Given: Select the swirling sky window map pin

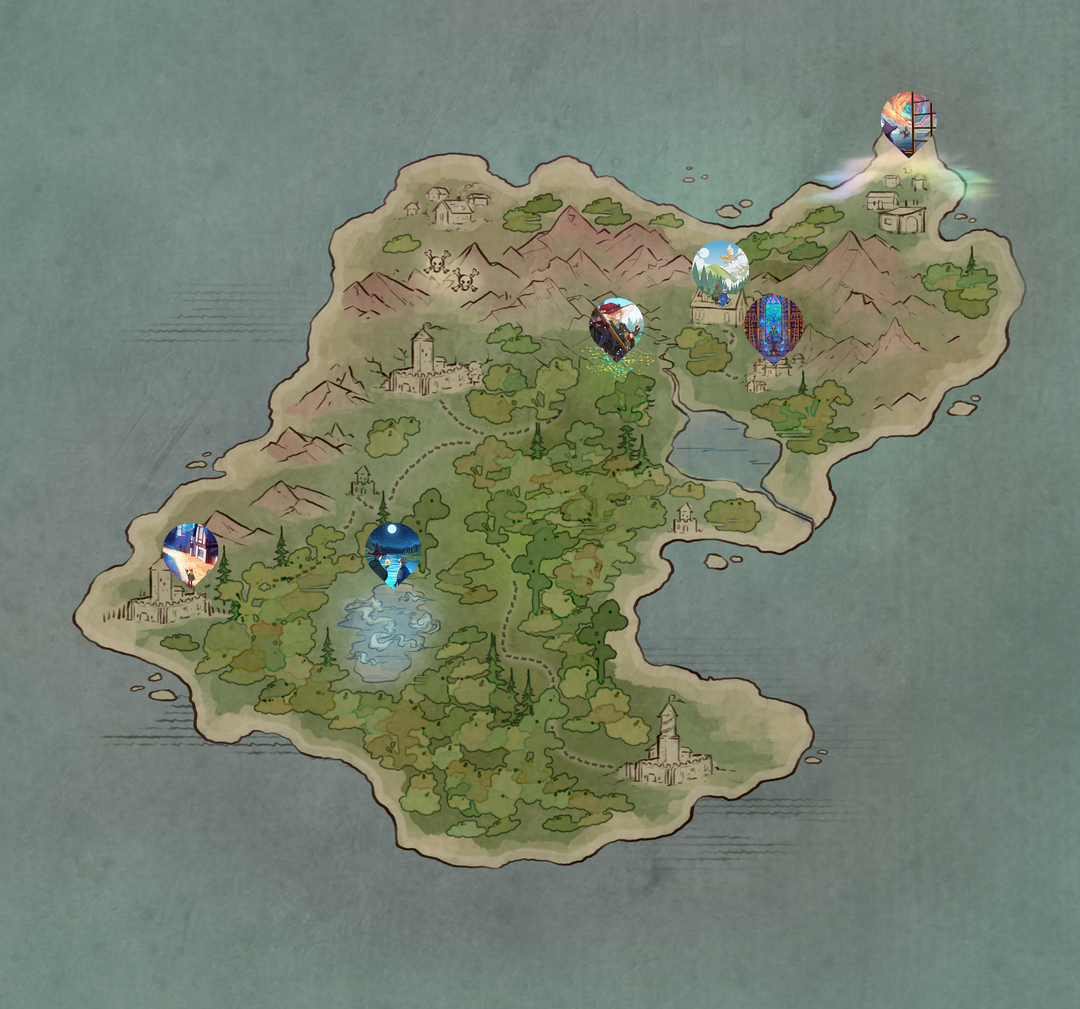Looking at the screenshot, I should point(908,122).
